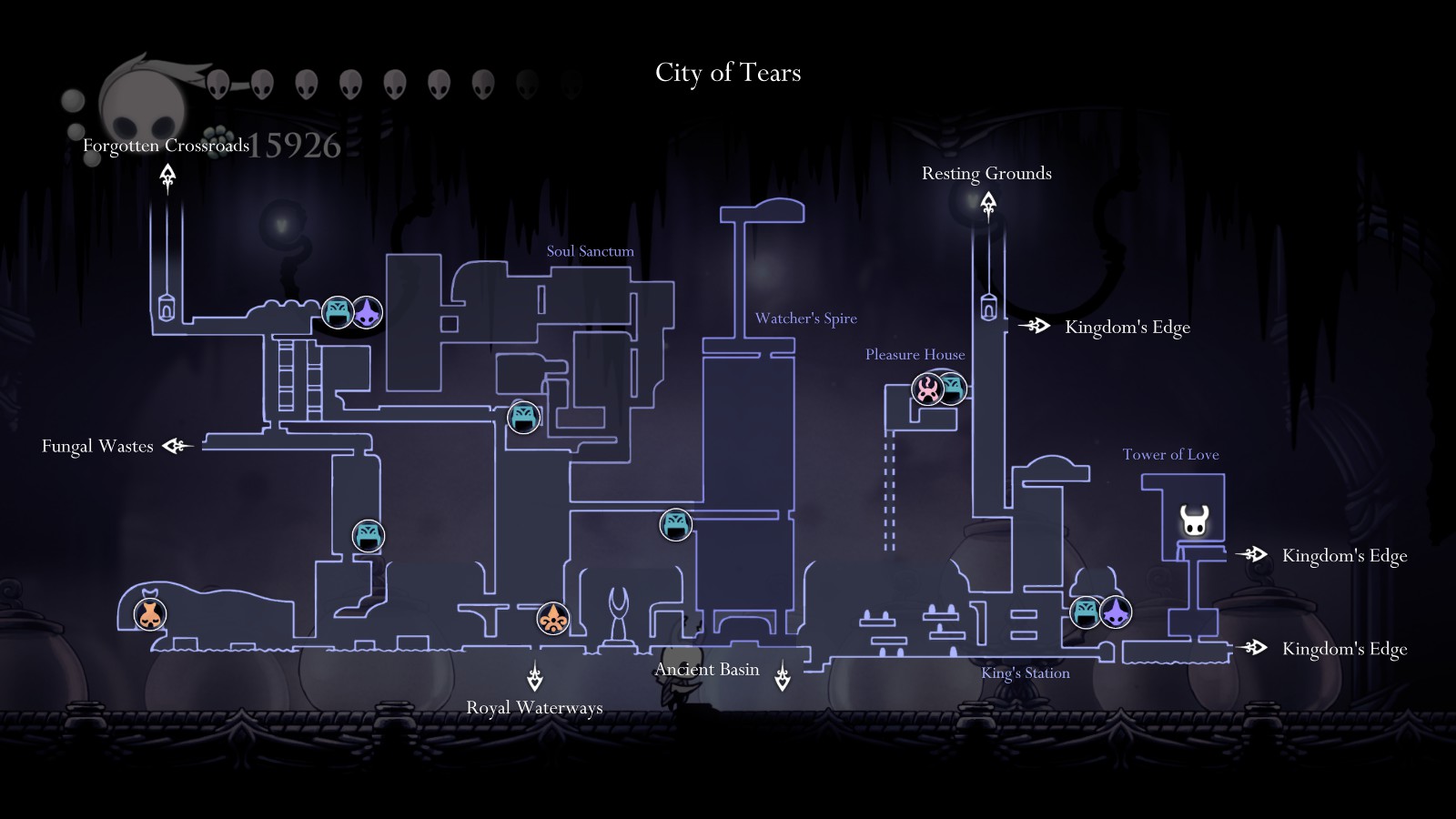Select the King's Station area label
The image size is (1456, 819).
pos(1025,673)
